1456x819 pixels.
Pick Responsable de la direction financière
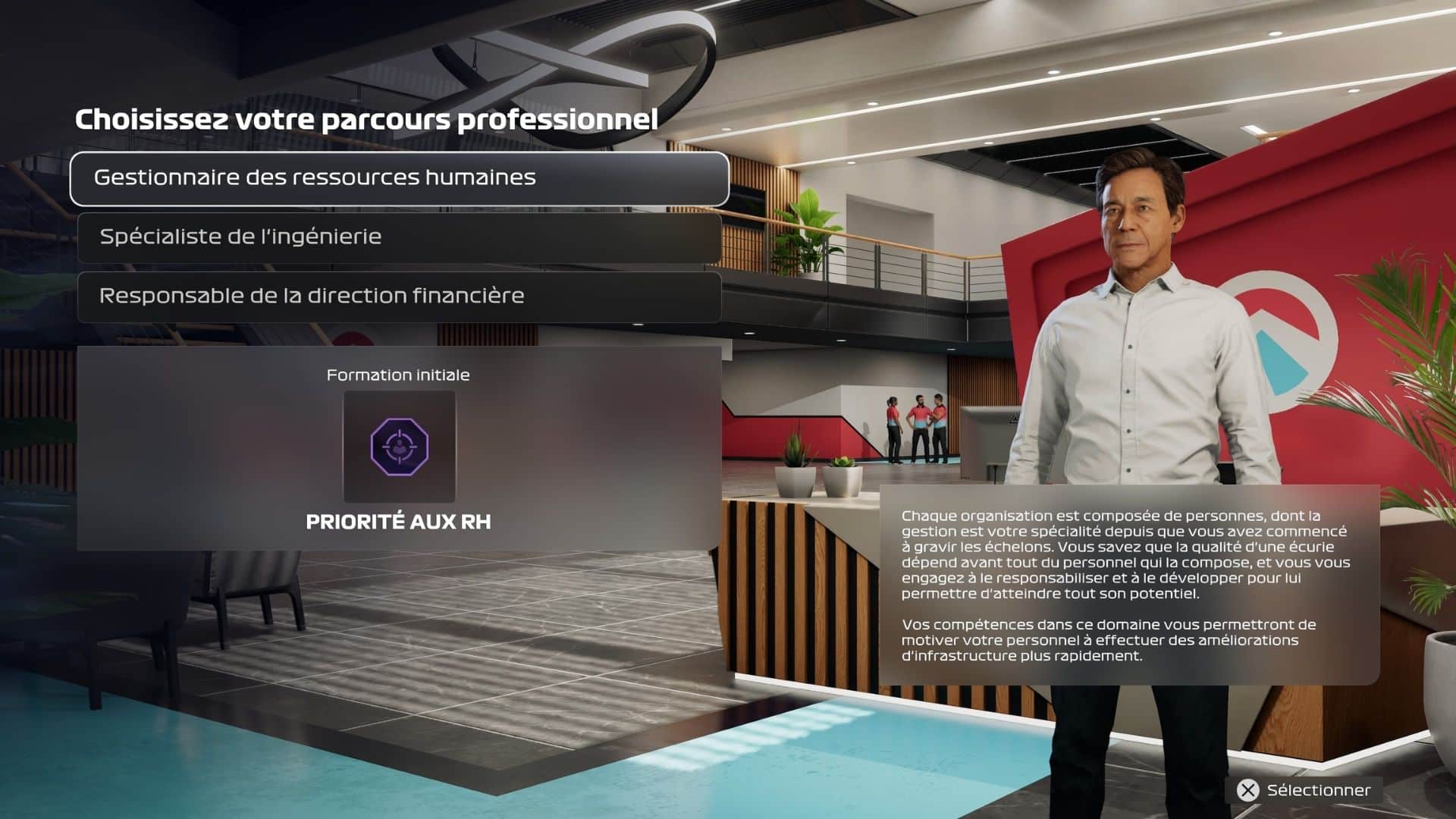(x=399, y=297)
